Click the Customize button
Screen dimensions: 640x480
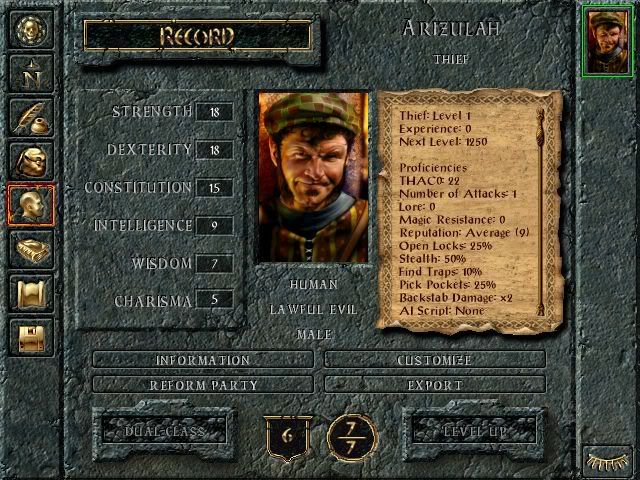point(435,360)
